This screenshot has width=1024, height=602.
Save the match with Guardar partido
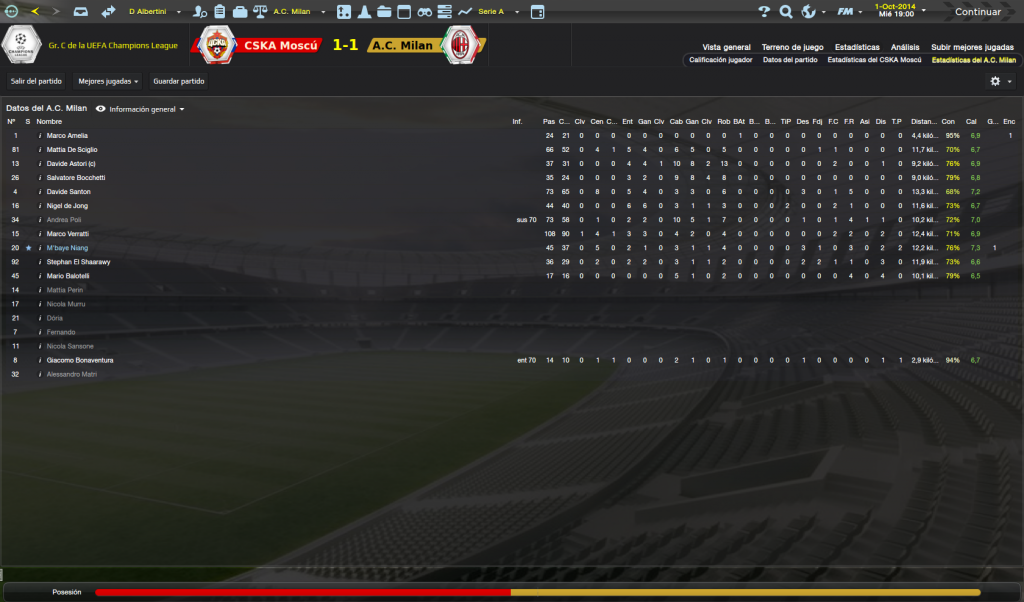(x=179, y=81)
